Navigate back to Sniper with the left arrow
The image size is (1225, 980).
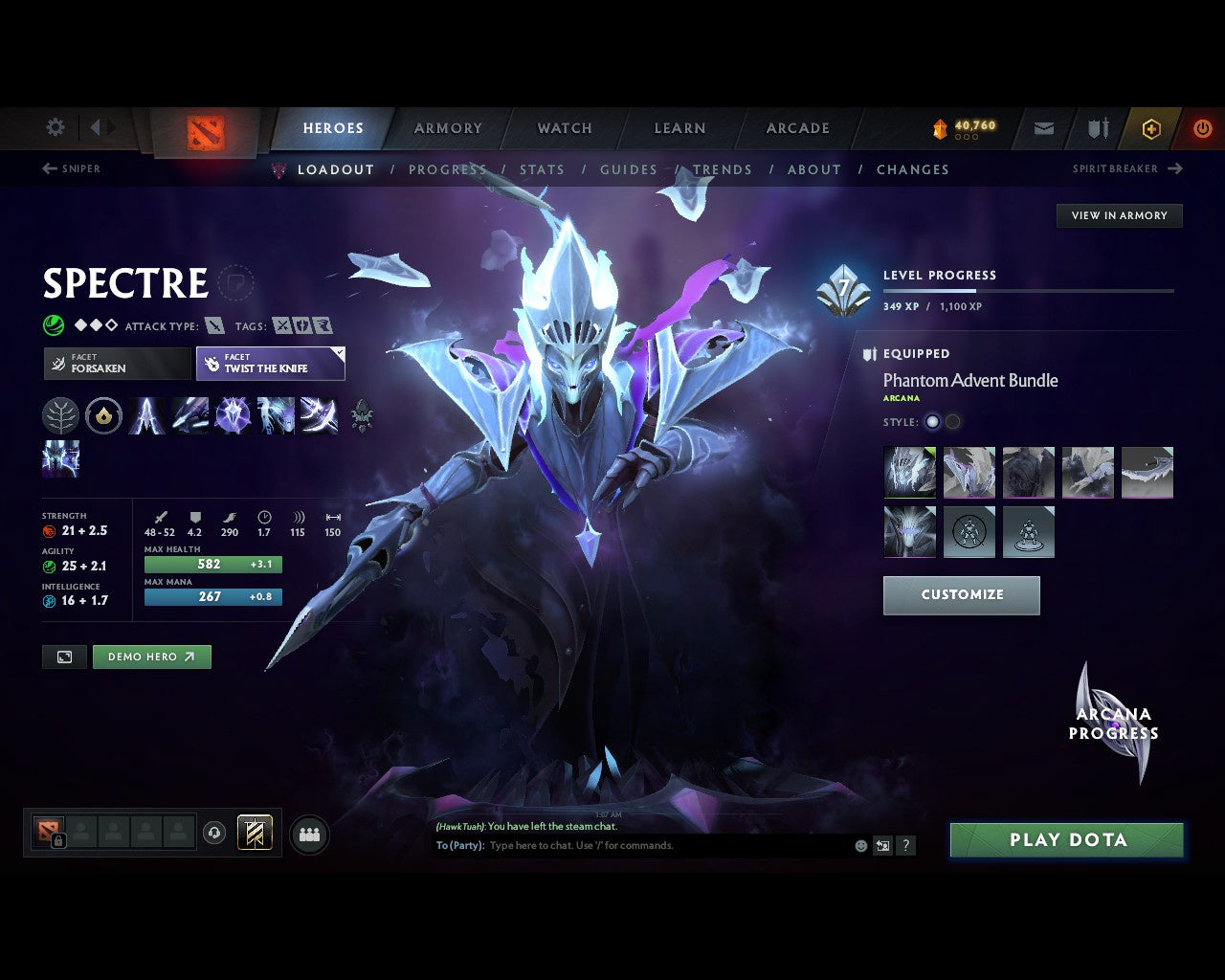point(48,168)
